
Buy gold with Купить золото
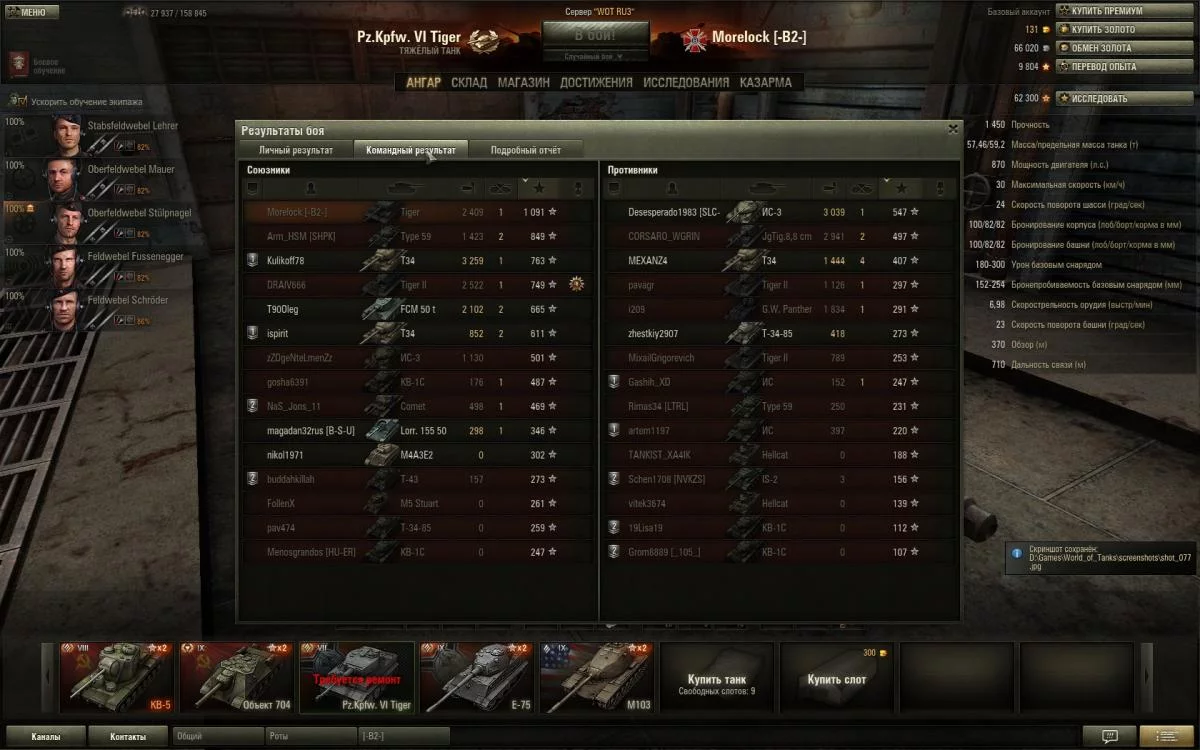(1111, 29)
